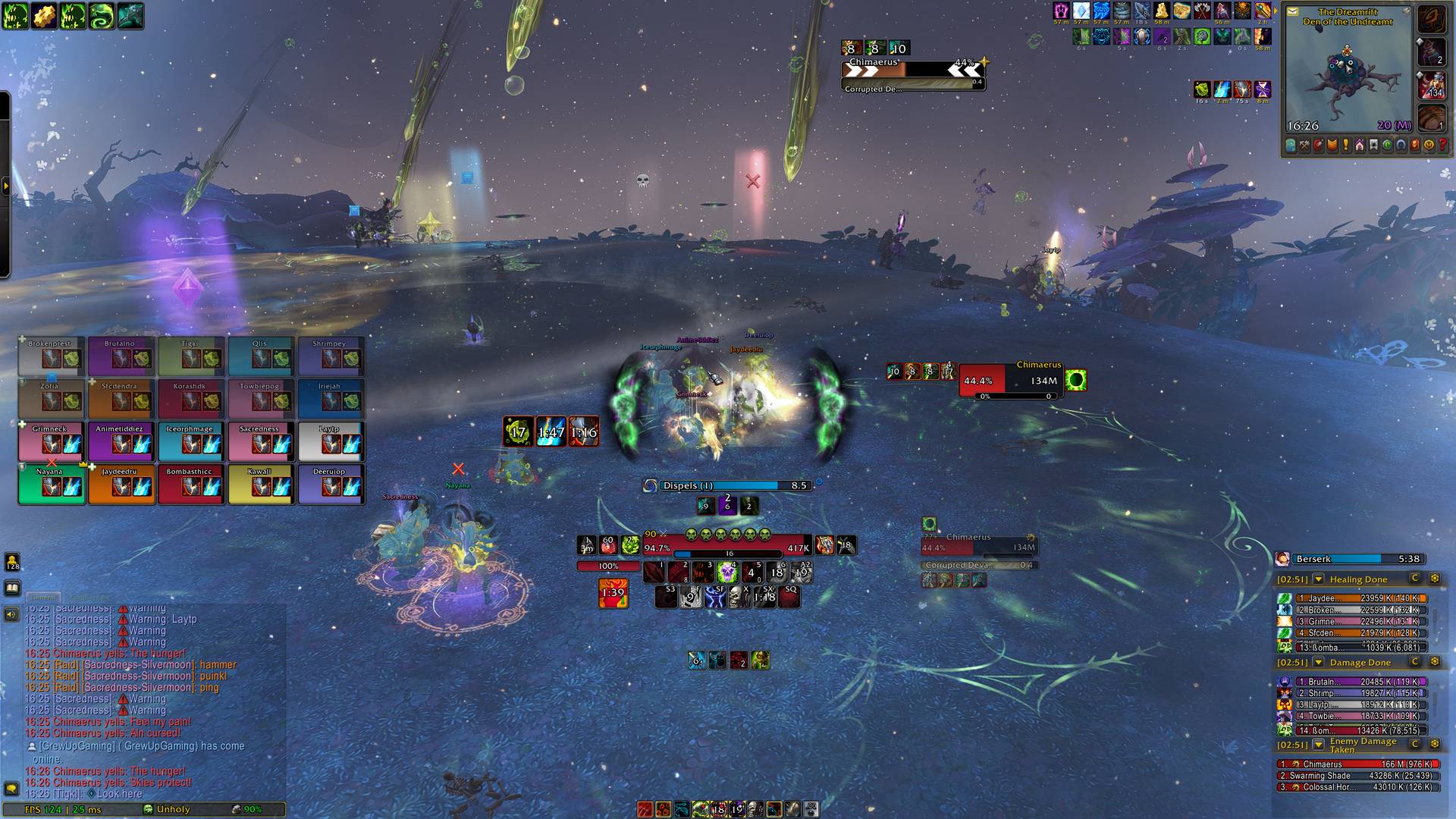Screen dimensions: 1456x819
Task: Target Iriejah in the raid frames
Action: 330,399
